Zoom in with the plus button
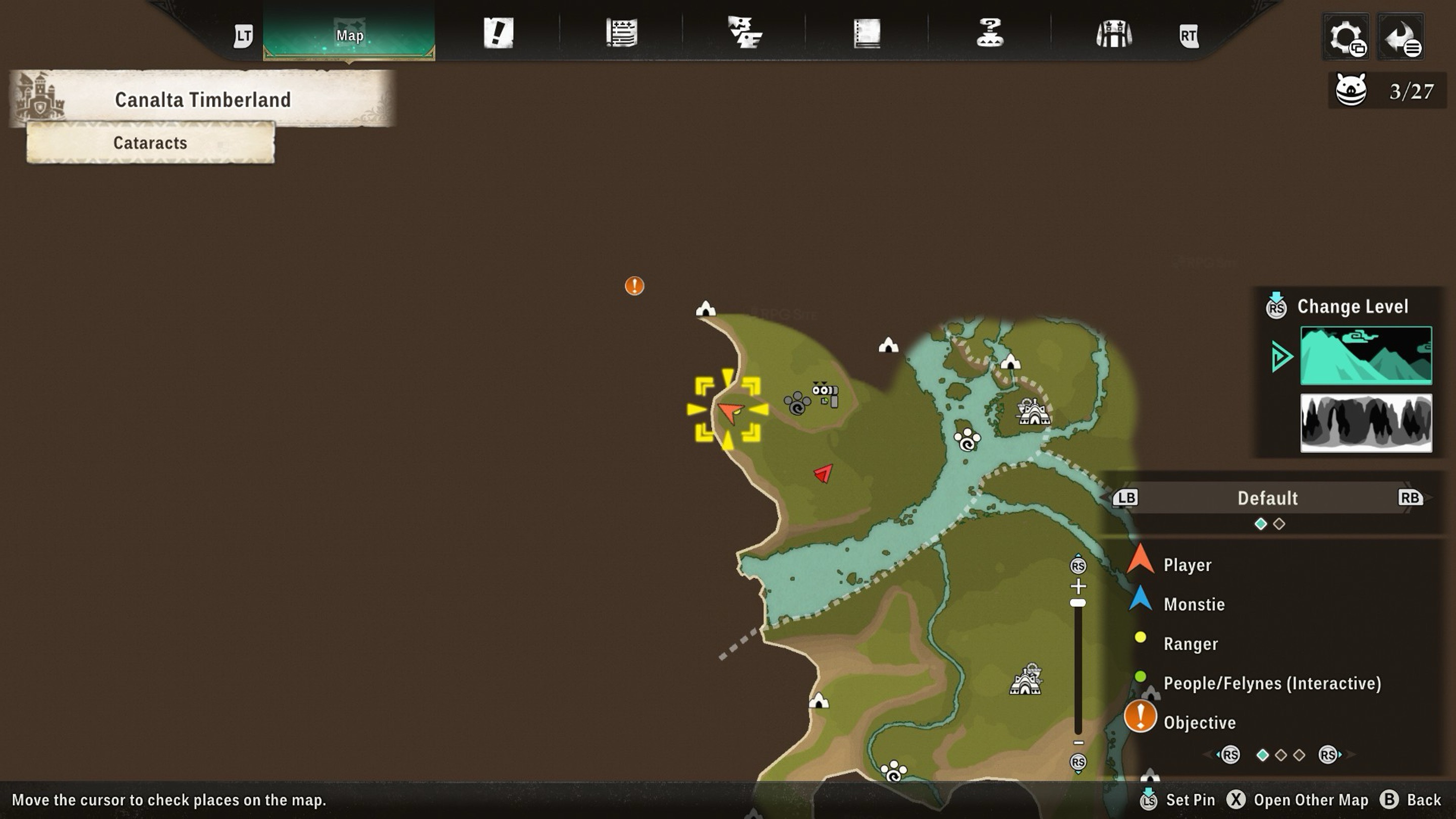 pos(1078,585)
